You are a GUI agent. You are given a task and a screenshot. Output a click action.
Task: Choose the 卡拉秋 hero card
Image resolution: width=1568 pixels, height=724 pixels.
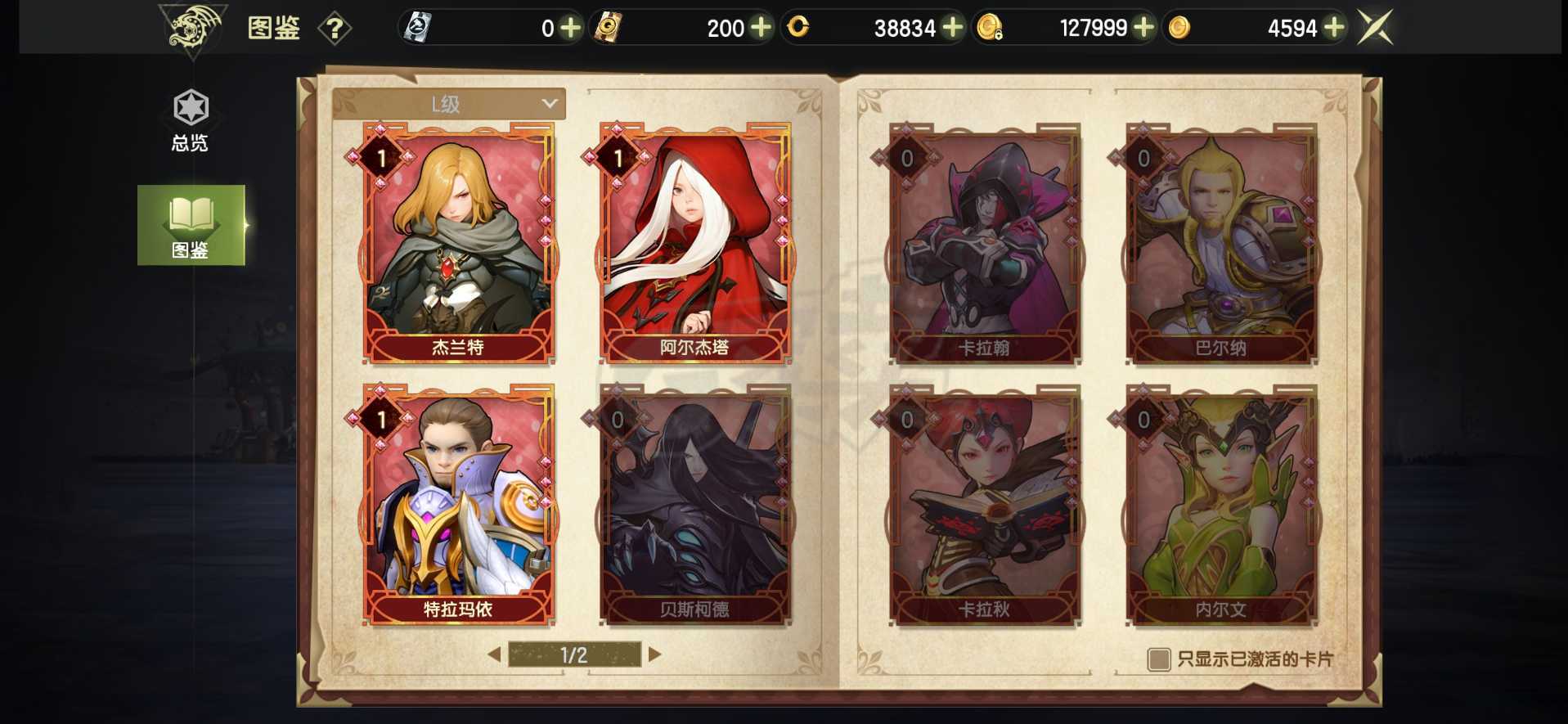(984, 503)
